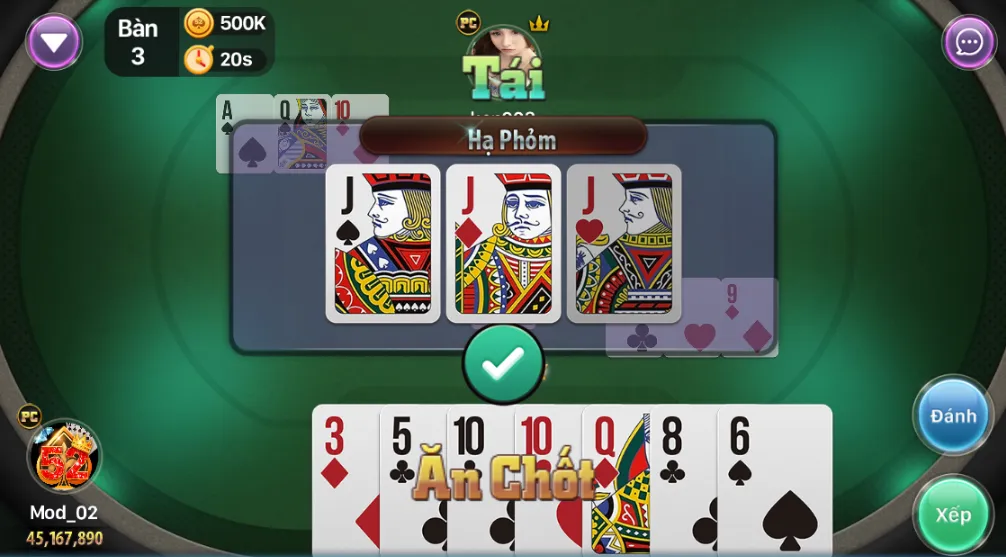Select the 6 of spades card
This screenshot has height=557, width=1006.
[x=774, y=480]
